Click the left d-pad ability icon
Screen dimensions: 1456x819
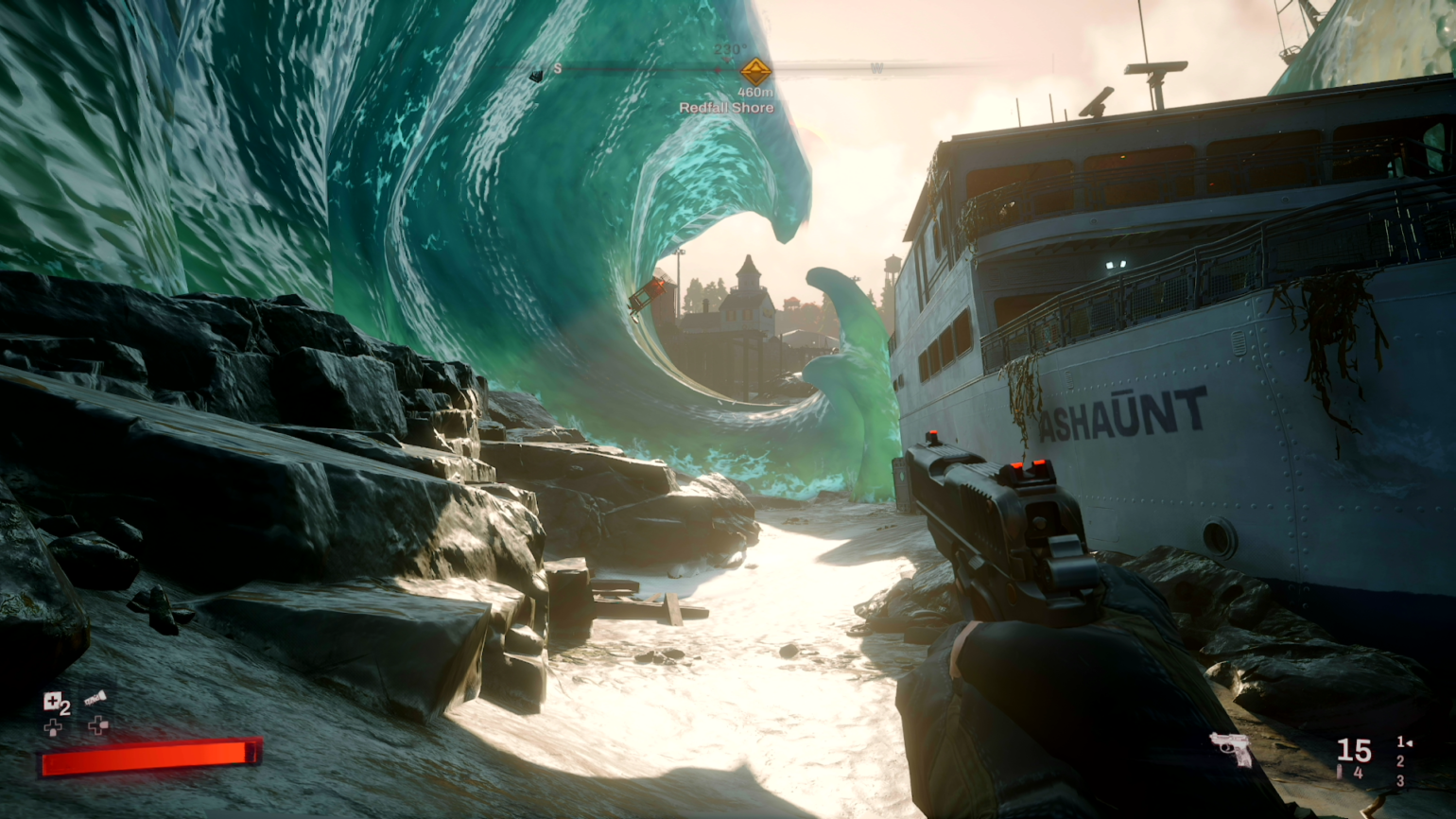pos(53,727)
